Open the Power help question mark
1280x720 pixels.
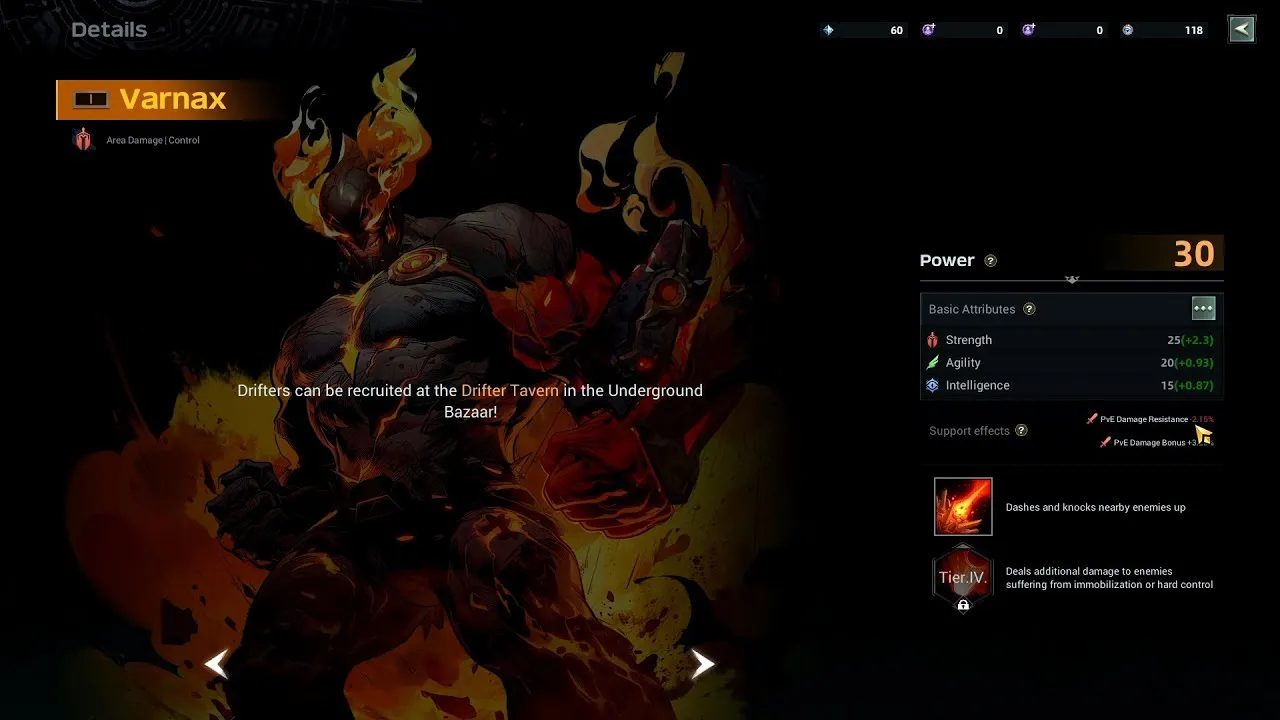point(990,261)
